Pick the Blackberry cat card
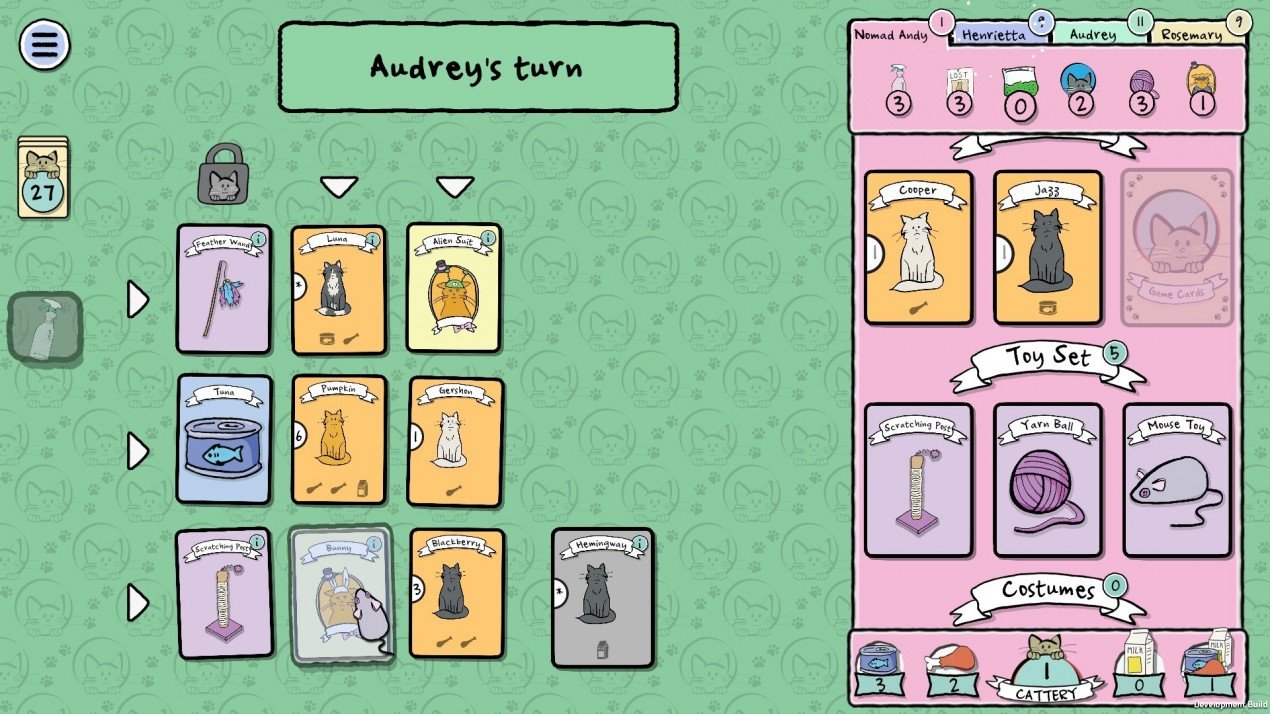This screenshot has height=714, width=1270. tap(456, 593)
